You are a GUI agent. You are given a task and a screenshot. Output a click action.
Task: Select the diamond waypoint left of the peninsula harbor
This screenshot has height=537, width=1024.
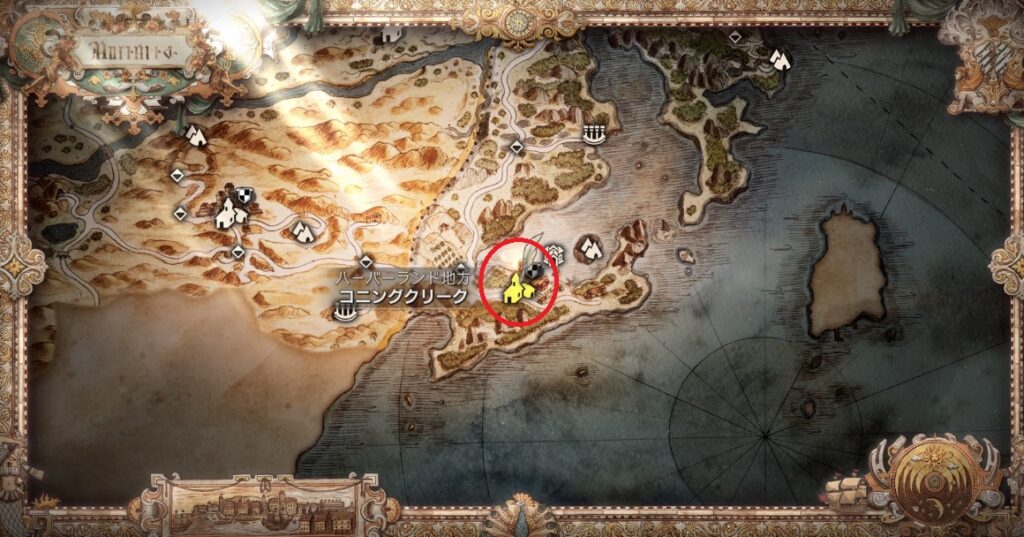point(516,147)
